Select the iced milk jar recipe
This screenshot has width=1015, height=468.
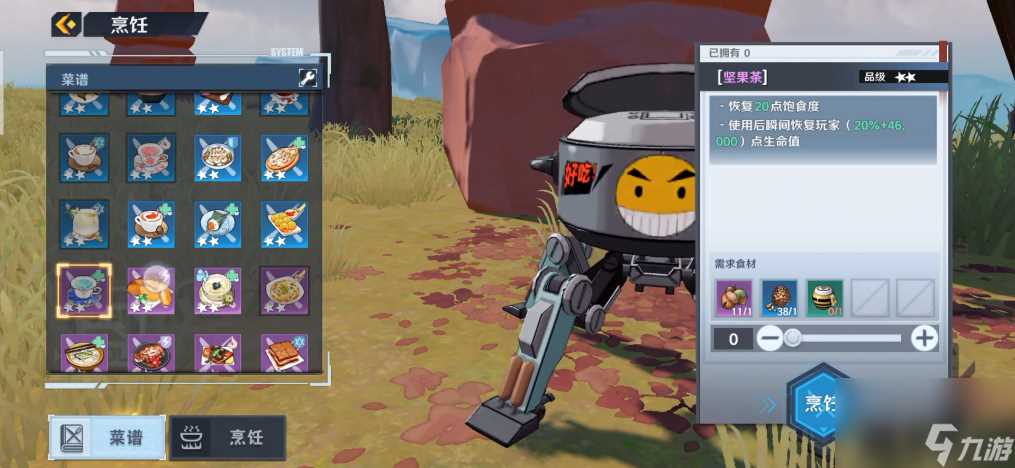click(x=84, y=224)
